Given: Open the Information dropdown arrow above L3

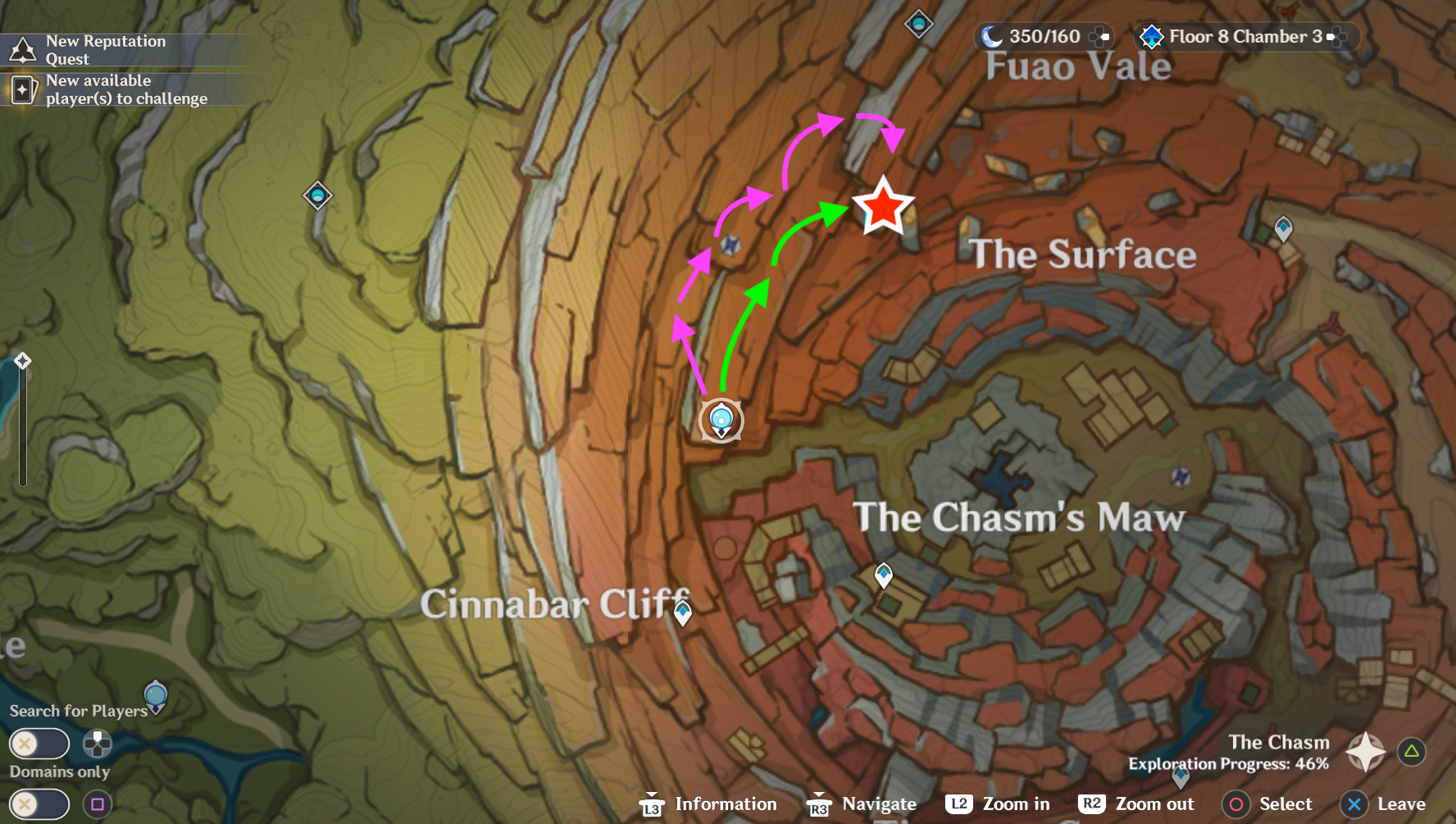Looking at the screenshot, I should click(652, 793).
